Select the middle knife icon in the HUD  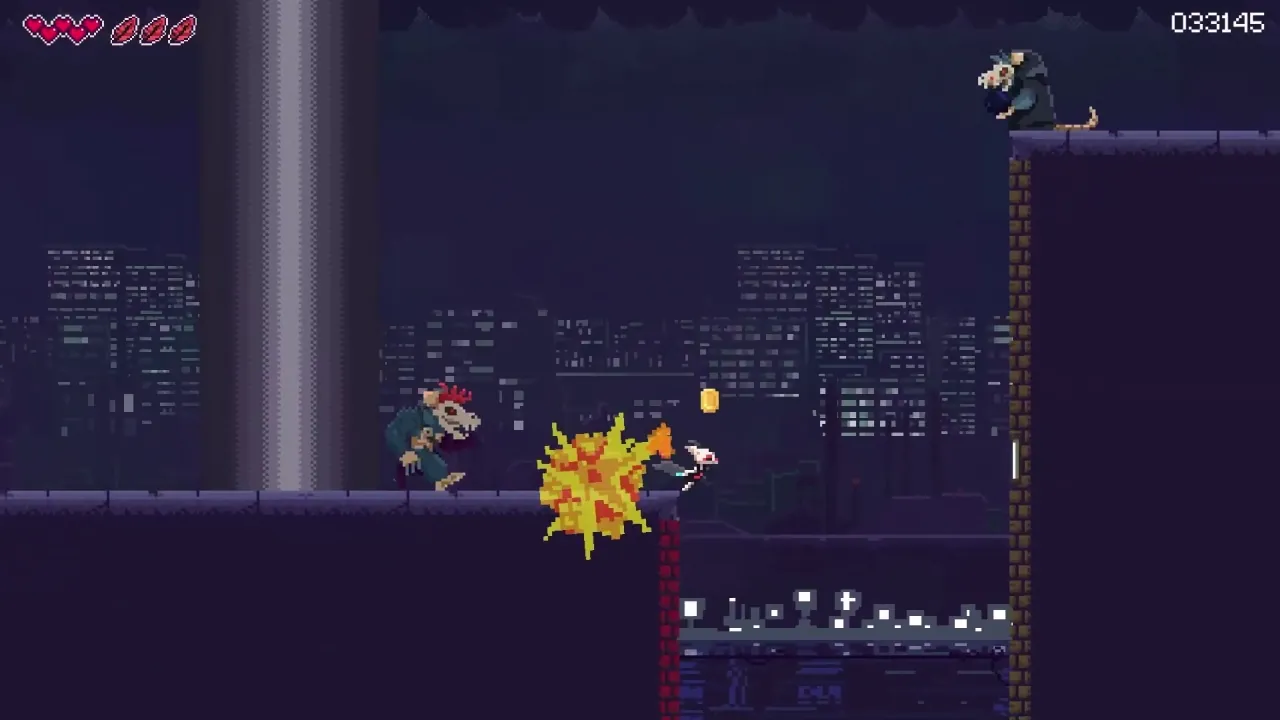point(153,28)
